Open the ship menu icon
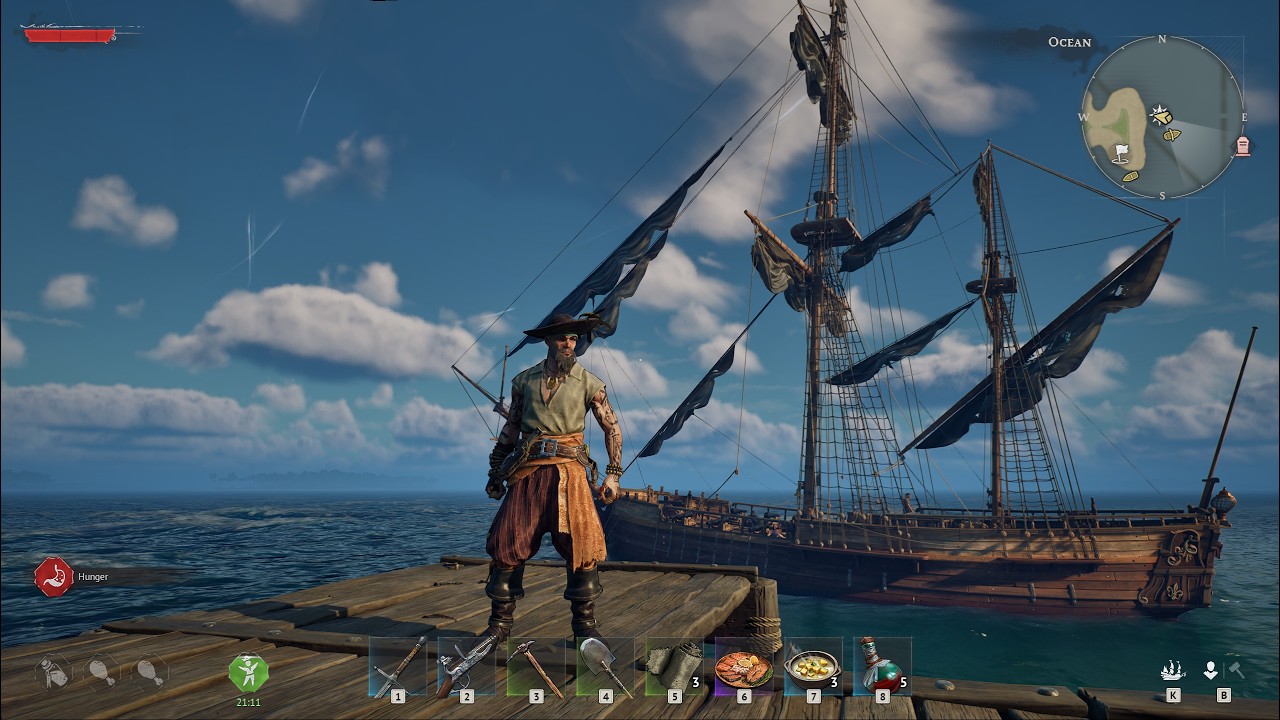The image size is (1280, 720). (x=1173, y=671)
